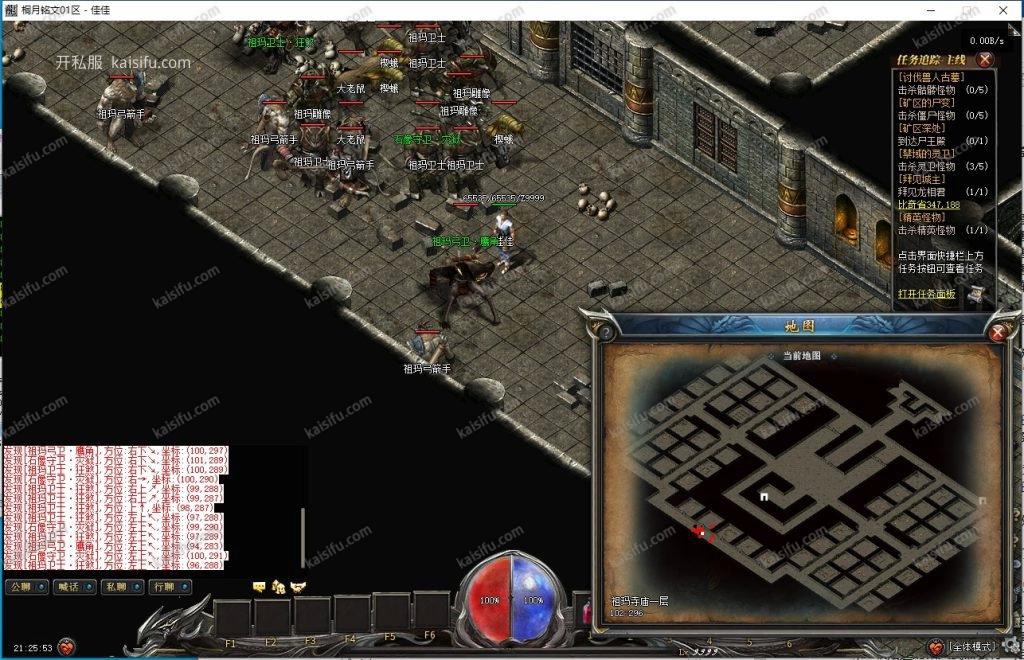Click the yellow speech bubble chat icon
The image size is (1024, 660).
pyautogui.click(x=259, y=586)
